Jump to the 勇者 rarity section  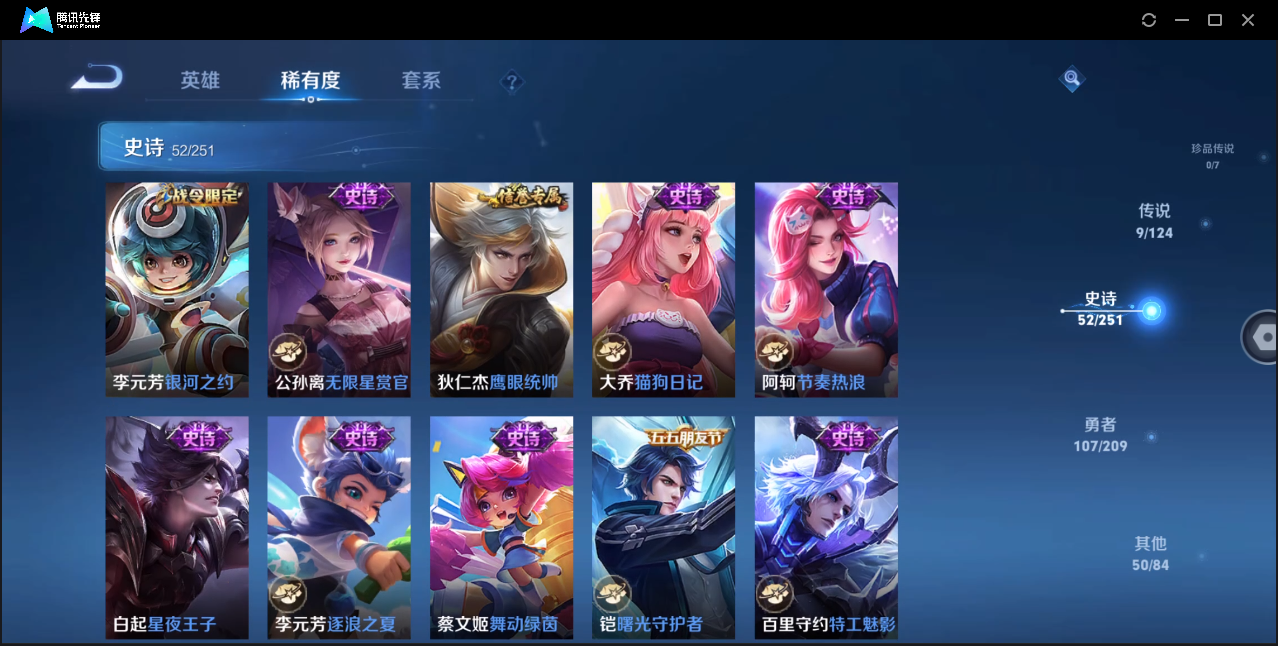pos(1100,434)
